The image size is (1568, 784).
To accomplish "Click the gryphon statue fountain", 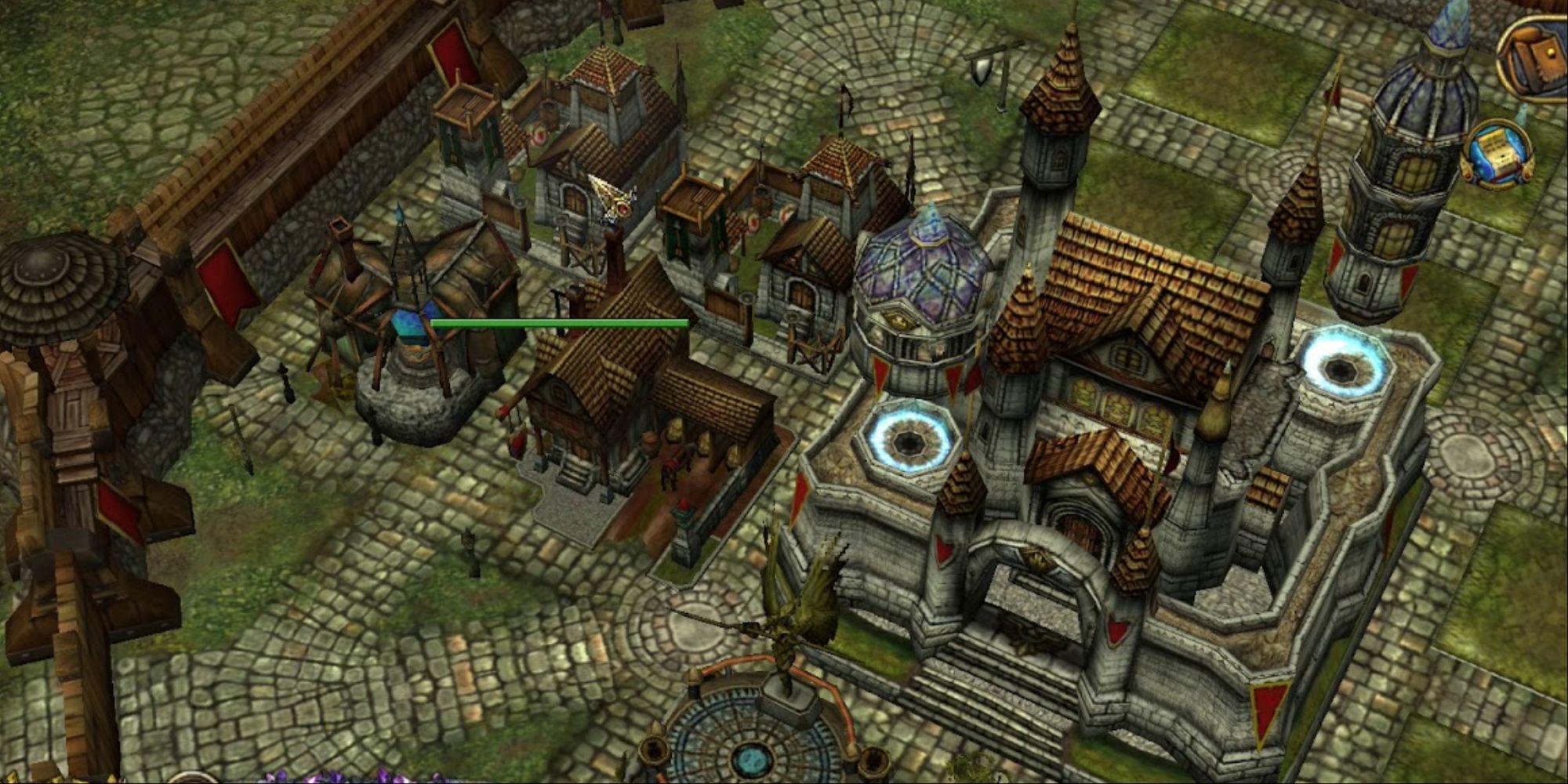I will coord(792,619).
